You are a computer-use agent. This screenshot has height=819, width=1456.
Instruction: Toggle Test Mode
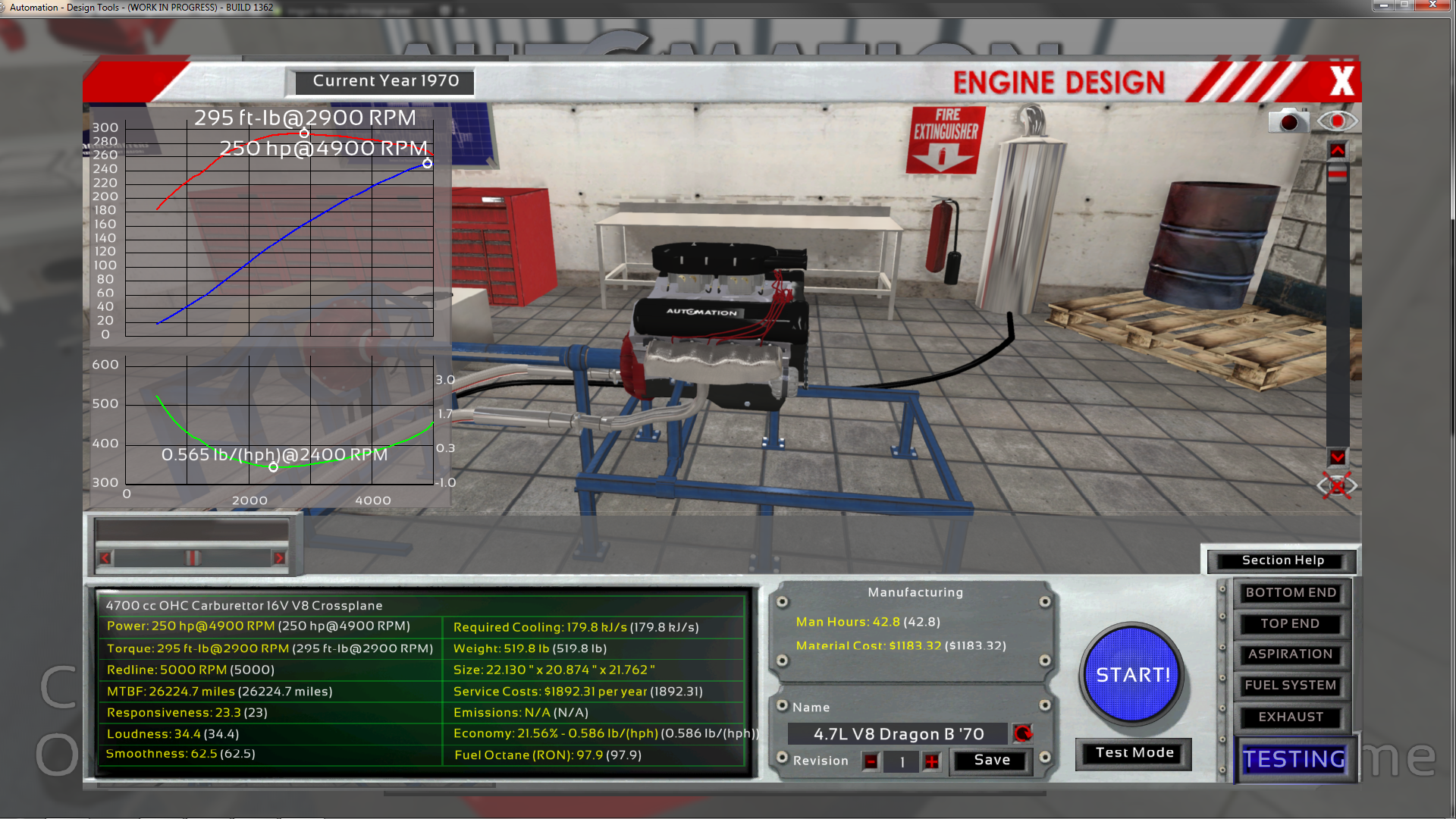(x=1134, y=753)
